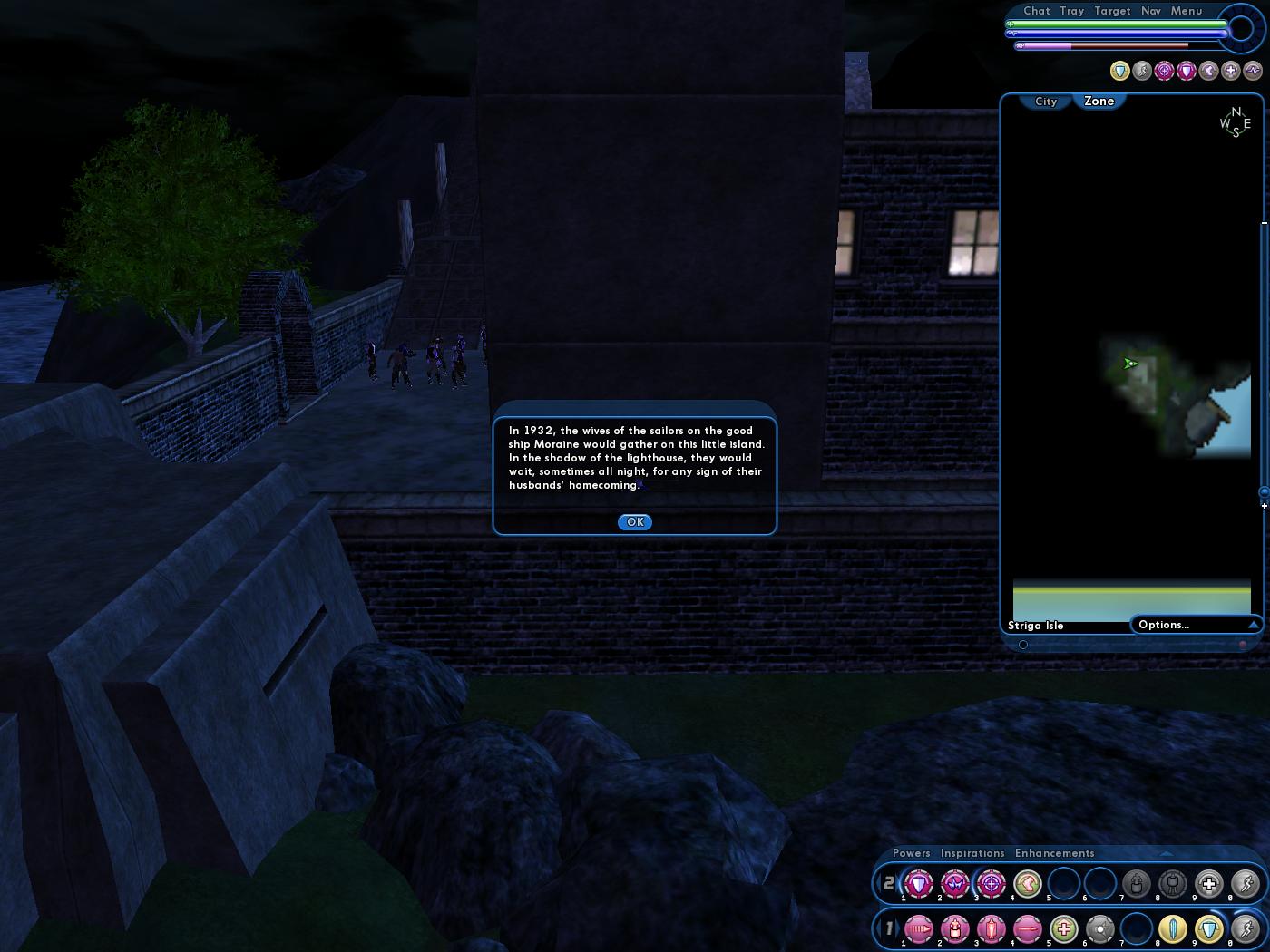Open the main Menu

[x=1187, y=11]
